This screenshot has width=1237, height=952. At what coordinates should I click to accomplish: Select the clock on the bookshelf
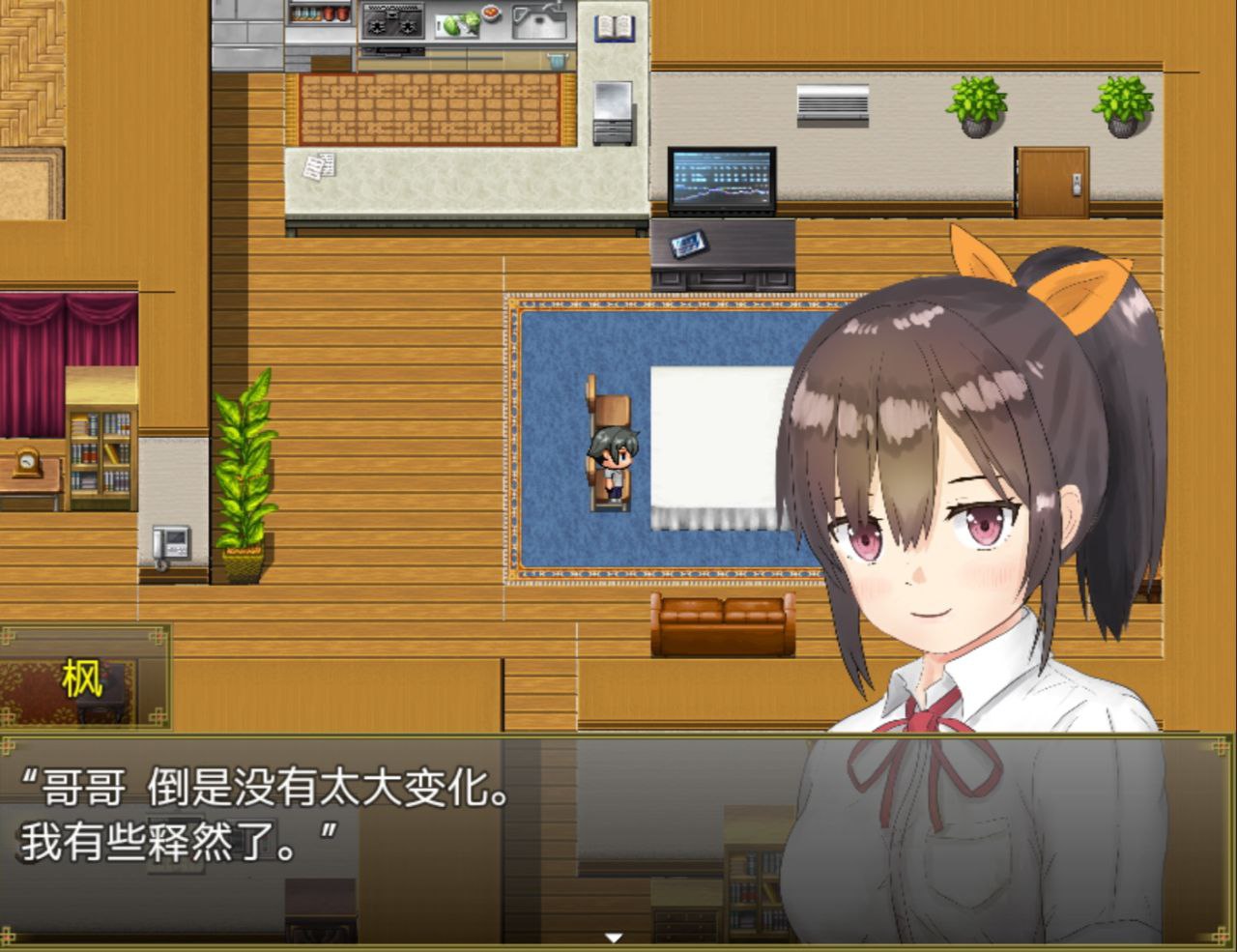25,464
